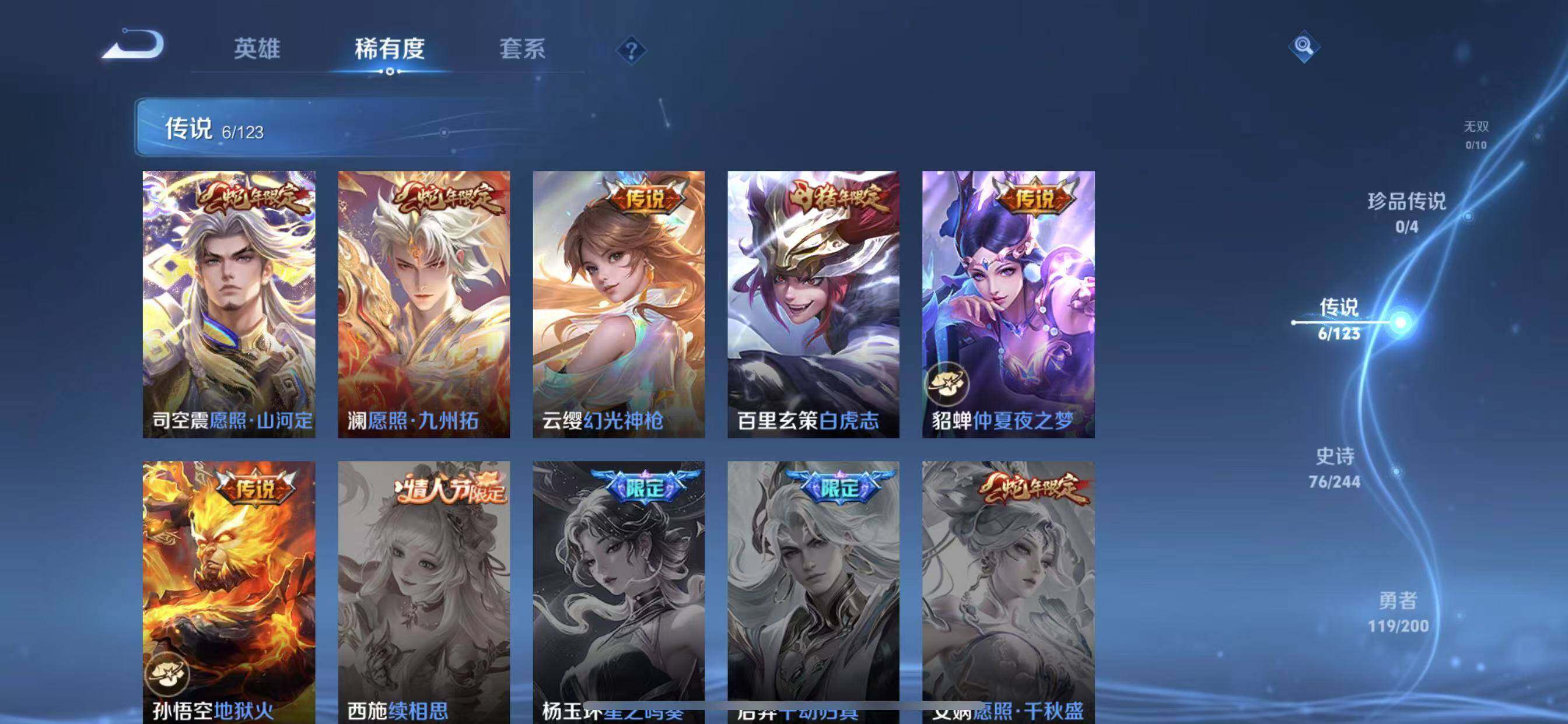Select 貂蝉 仲夏夜之梦 skin card
The height and width of the screenshot is (724, 1568).
click(x=1008, y=304)
